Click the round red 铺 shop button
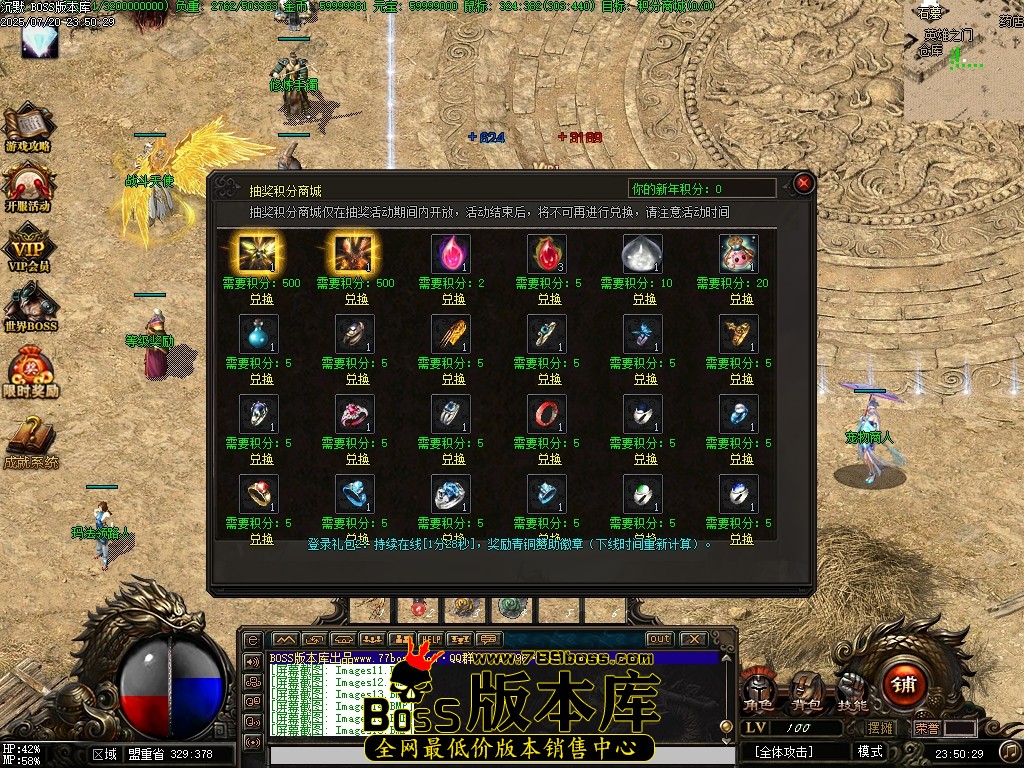1024x768 pixels. [x=905, y=686]
